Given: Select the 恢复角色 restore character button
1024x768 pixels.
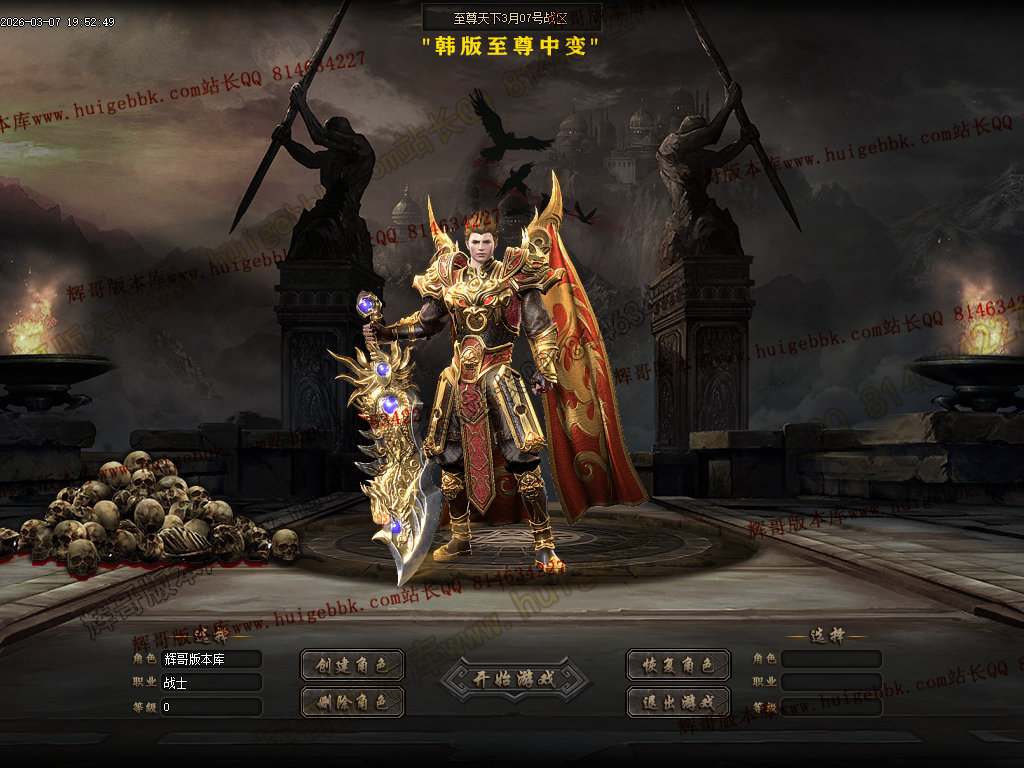Looking at the screenshot, I should pyautogui.click(x=678, y=665).
